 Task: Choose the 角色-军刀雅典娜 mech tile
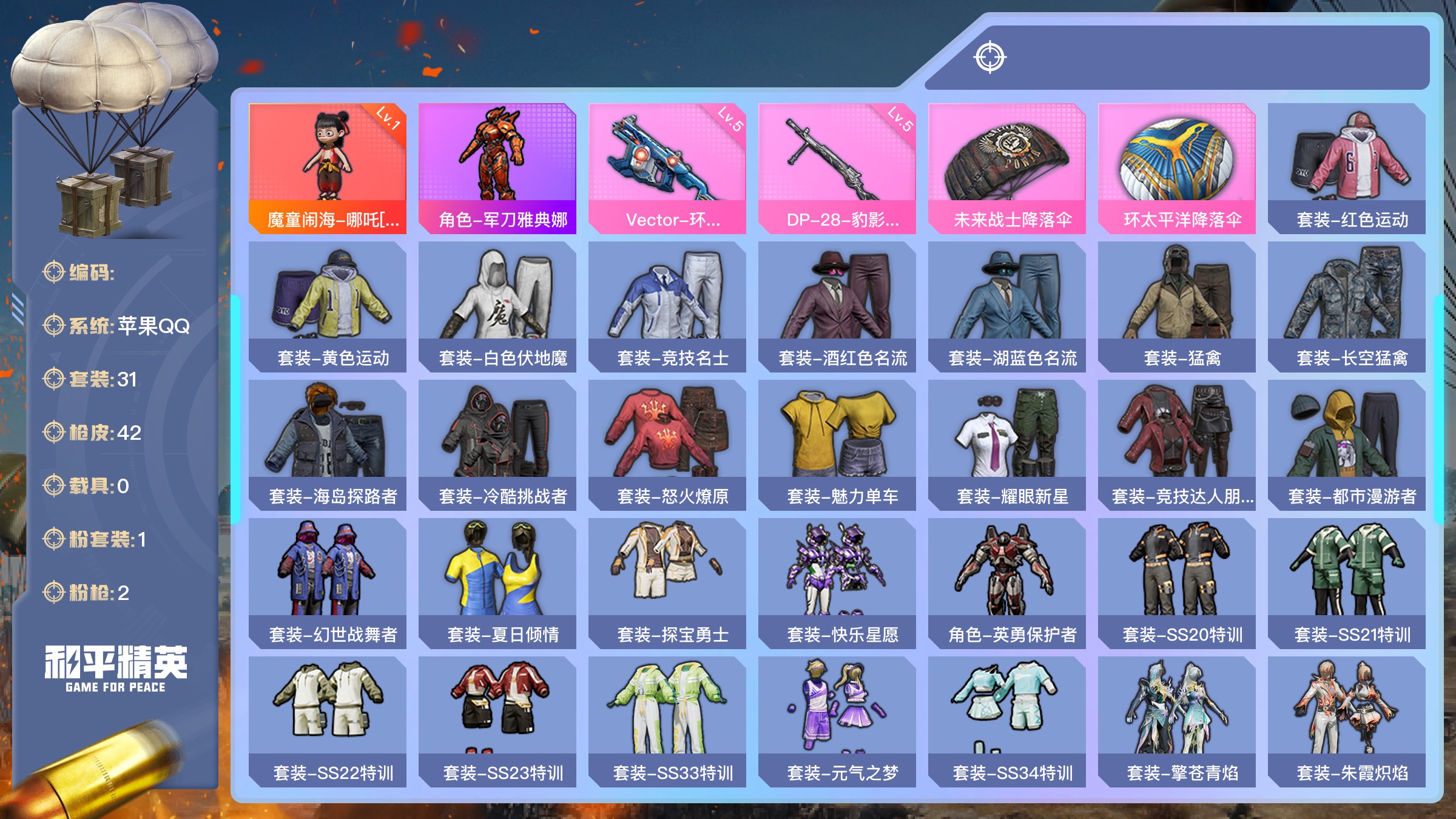pyautogui.click(x=497, y=168)
